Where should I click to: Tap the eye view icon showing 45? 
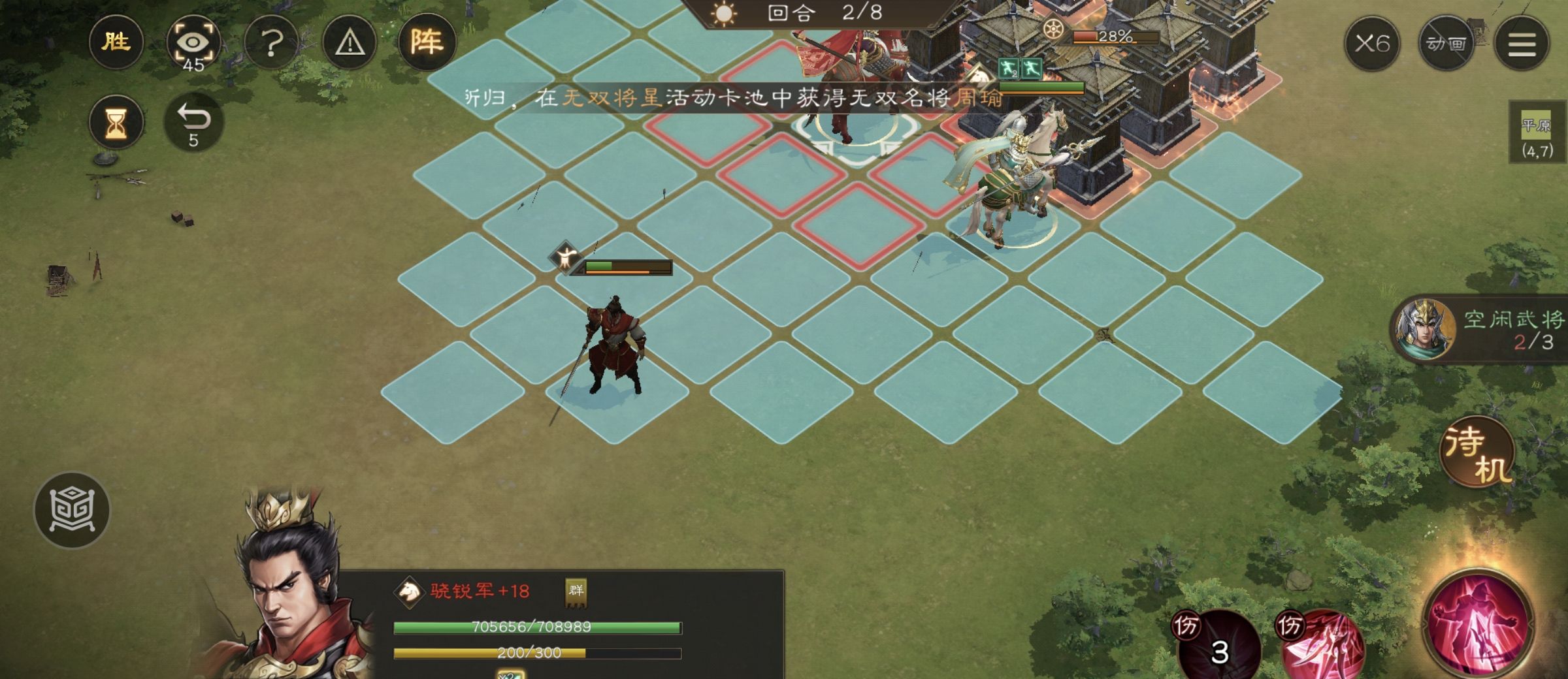tap(193, 44)
